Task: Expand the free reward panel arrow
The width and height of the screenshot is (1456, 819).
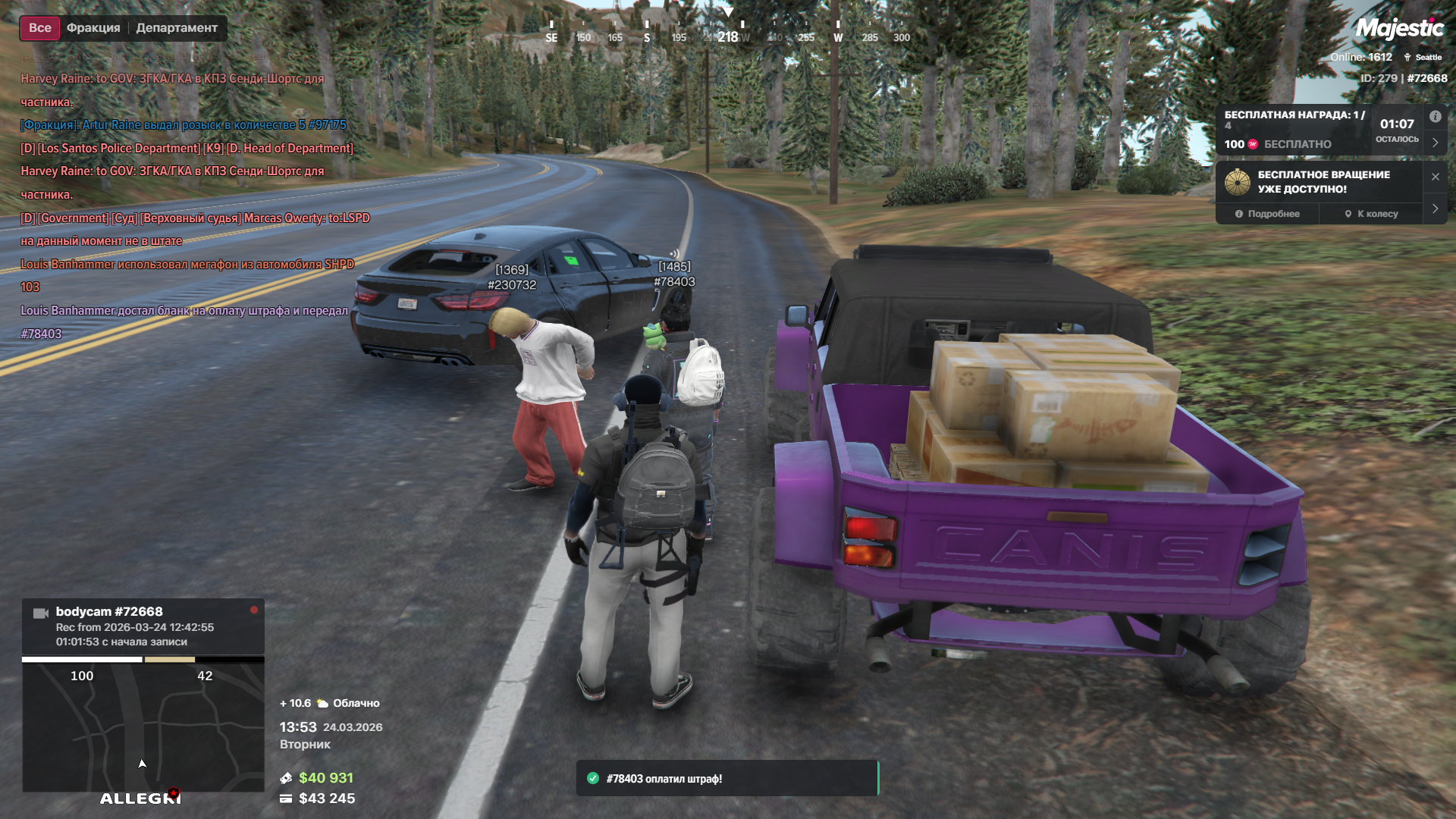Action: (1435, 143)
